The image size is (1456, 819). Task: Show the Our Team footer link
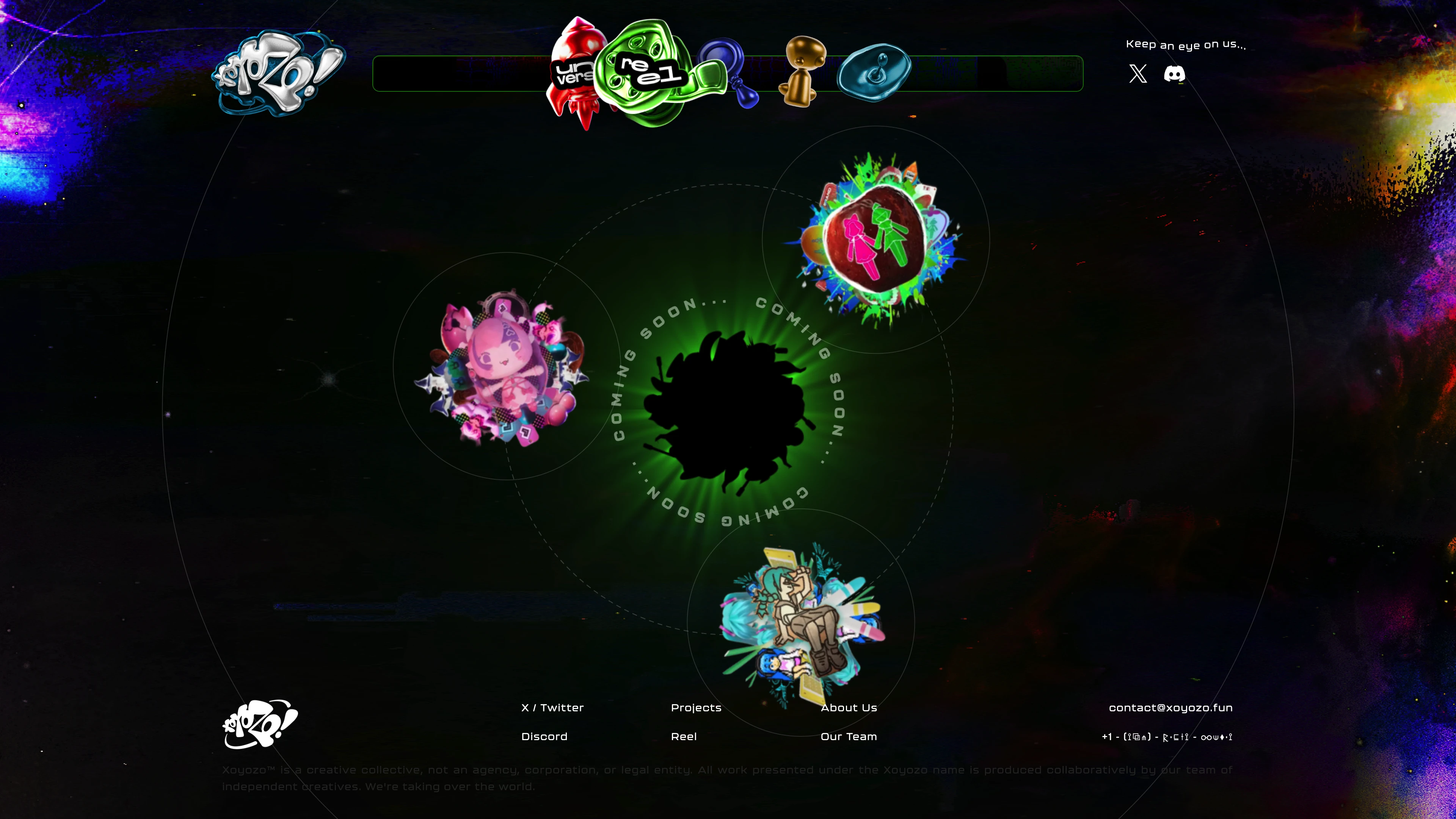click(x=849, y=736)
